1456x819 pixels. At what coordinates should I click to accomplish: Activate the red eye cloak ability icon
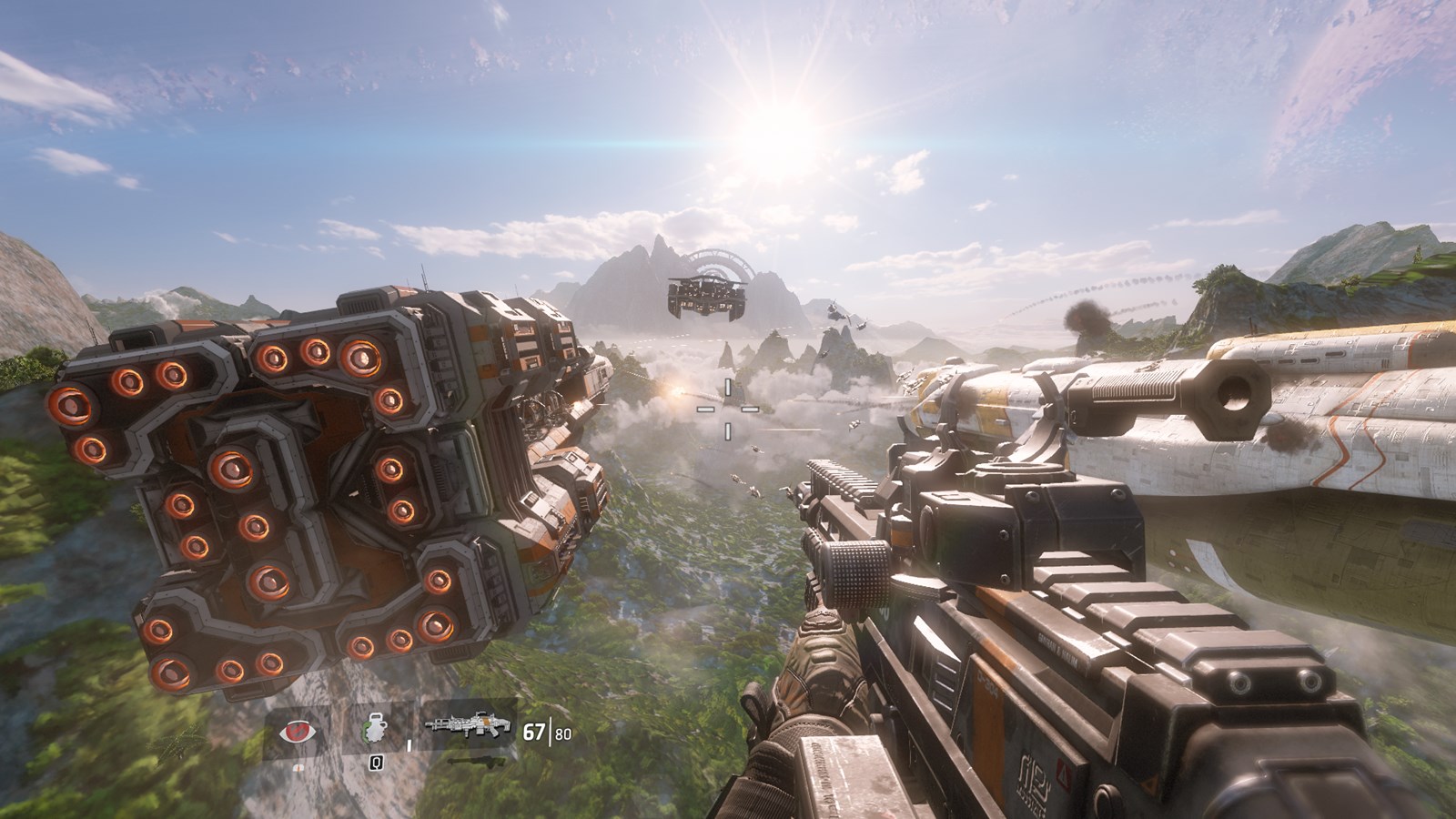tap(296, 732)
